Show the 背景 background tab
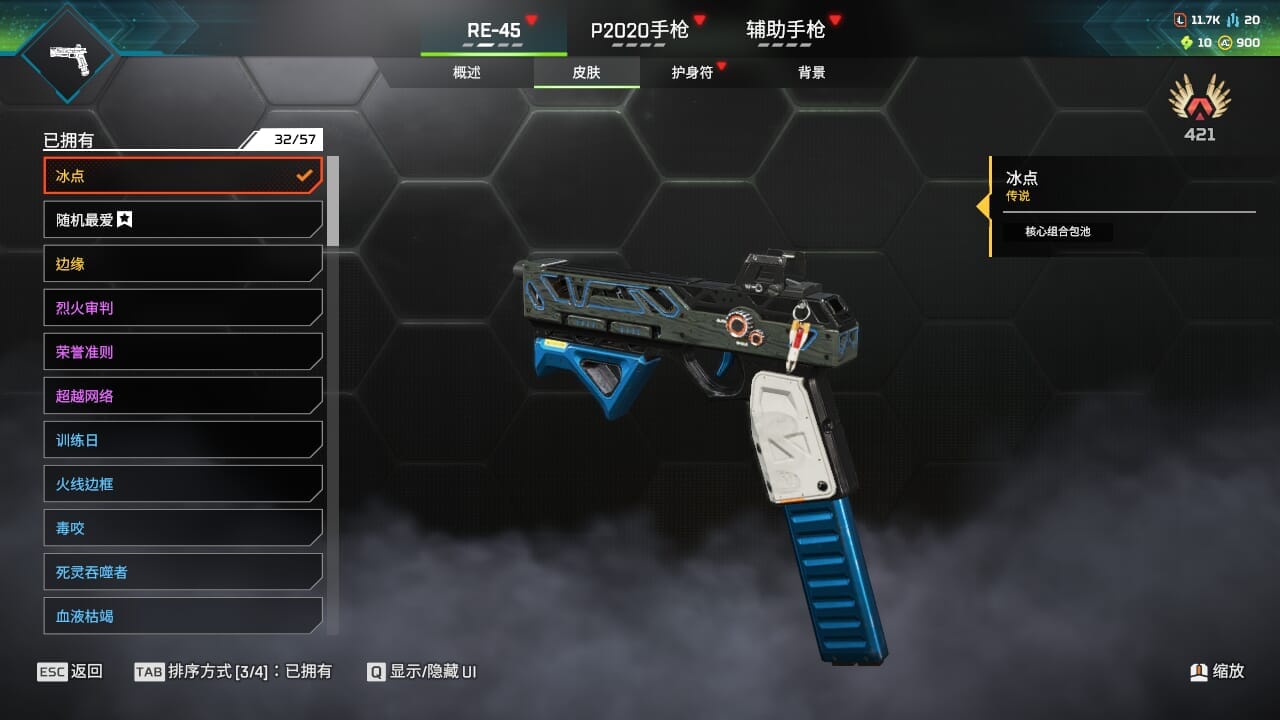This screenshot has width=1280, height=720. [x=811, y=72]
